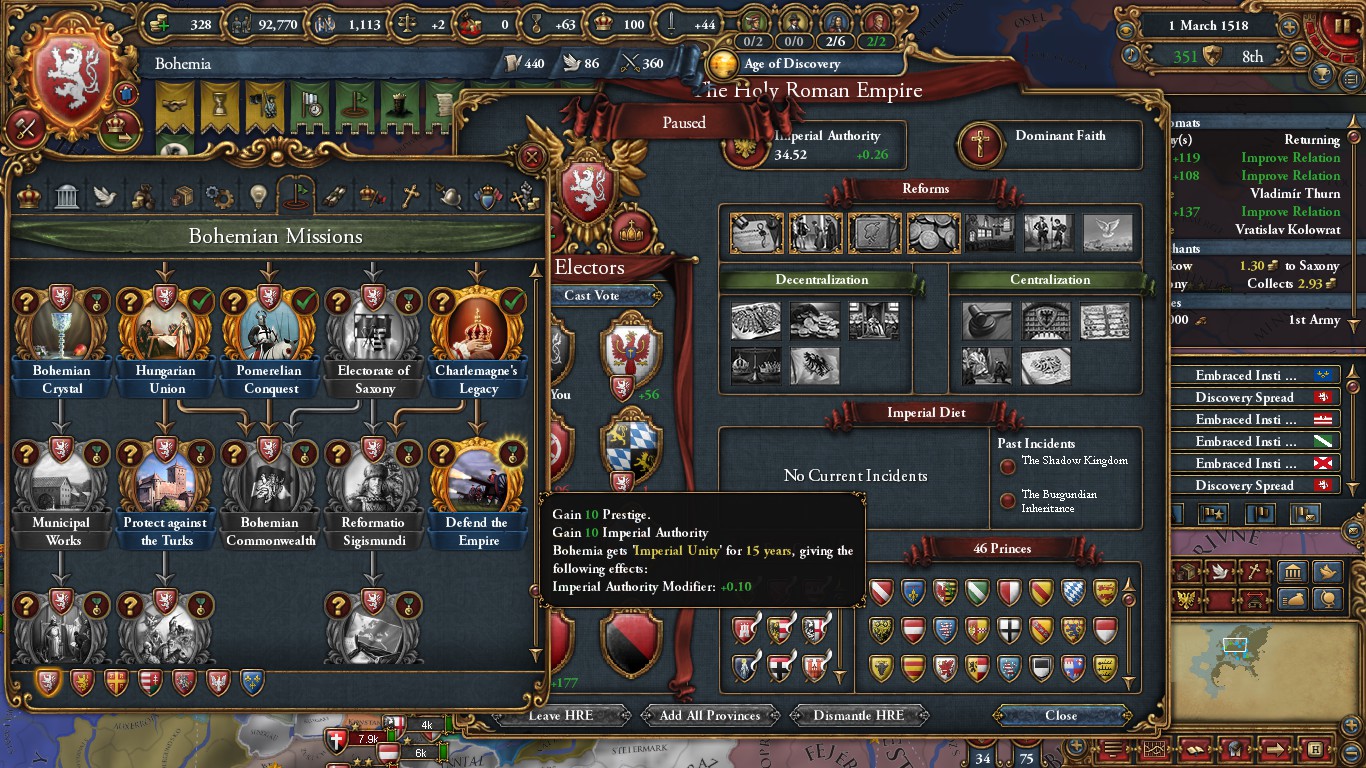Choose the Pomerelian Conquest mission
Image resolution: width=1366 pixels, height=768 pixels.
[270, 328]
